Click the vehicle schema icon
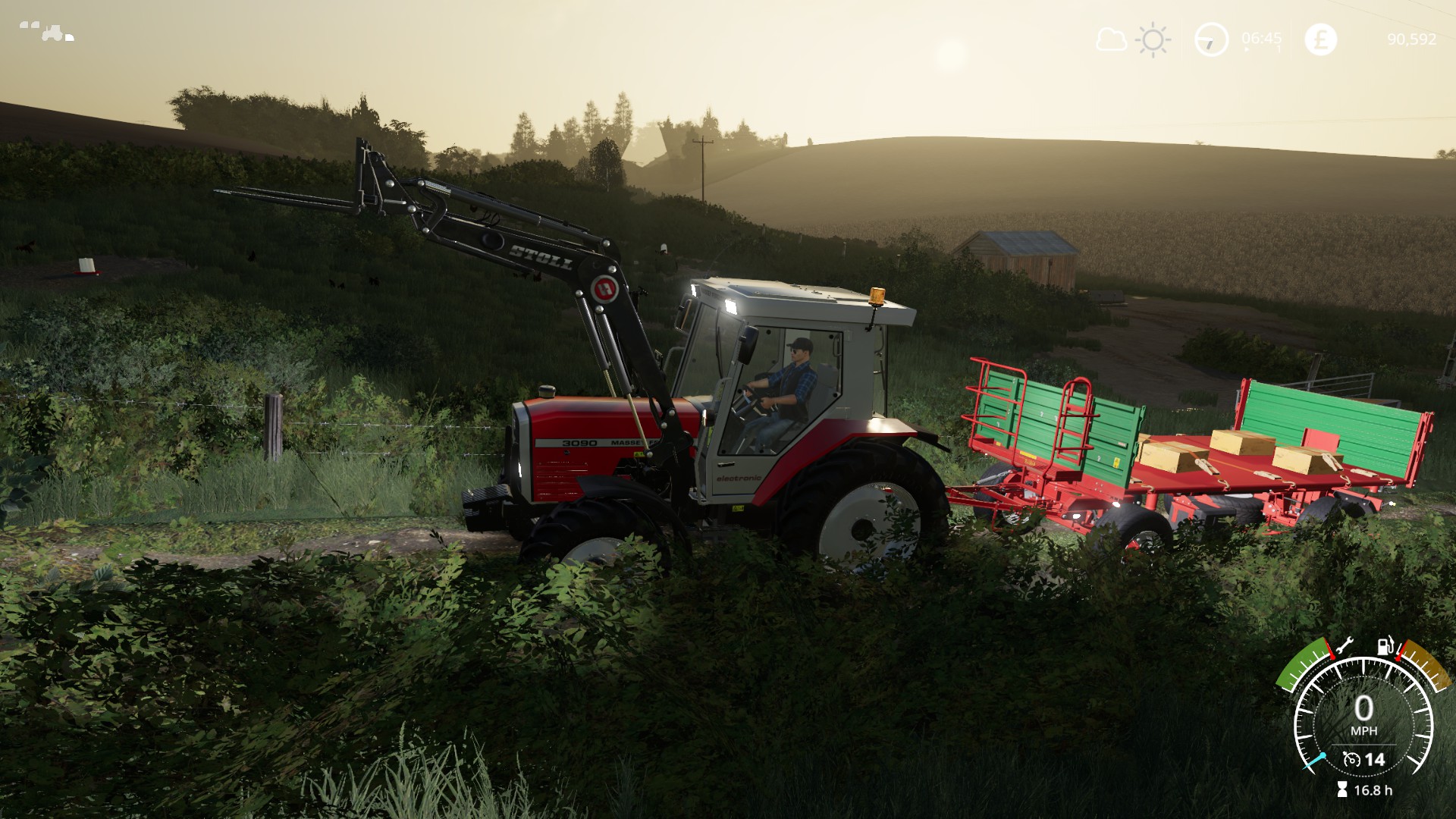Viewport: 1456px width, 819px height. coord(47,31)
